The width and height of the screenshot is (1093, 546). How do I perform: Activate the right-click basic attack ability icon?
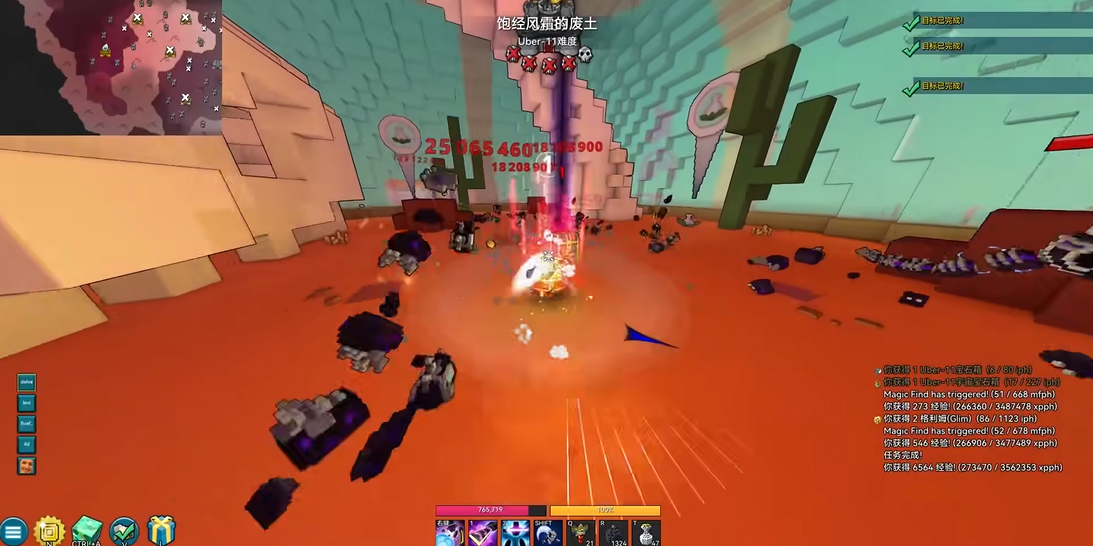click(449, 534)
